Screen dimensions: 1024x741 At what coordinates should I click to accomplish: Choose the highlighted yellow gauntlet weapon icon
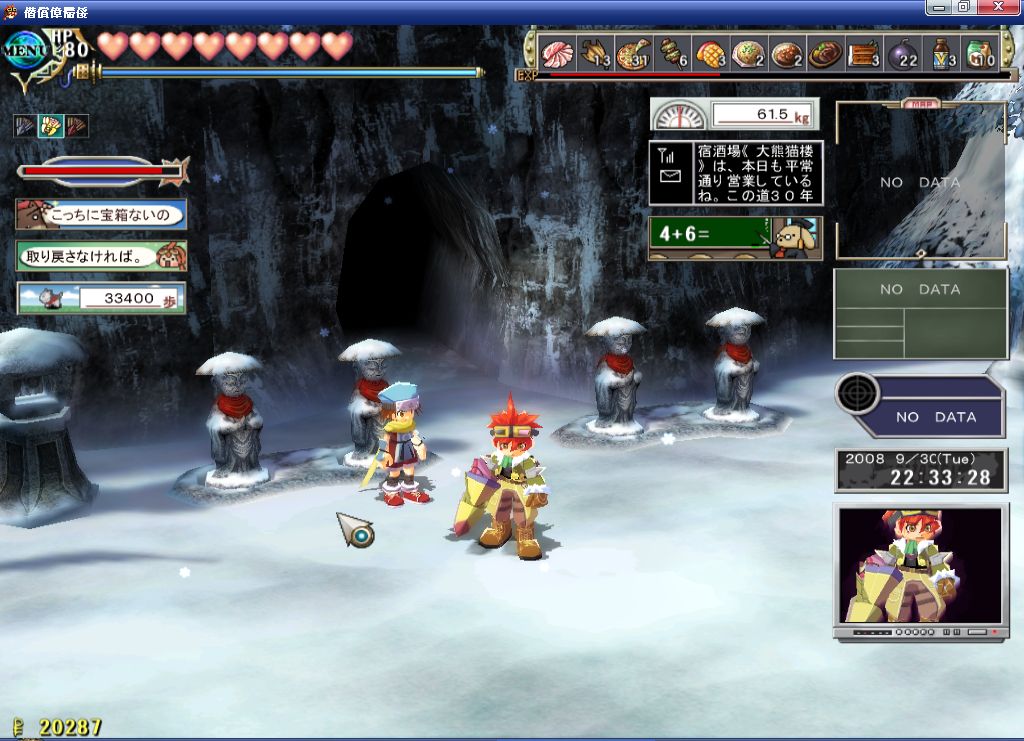(x=50, y=126)
